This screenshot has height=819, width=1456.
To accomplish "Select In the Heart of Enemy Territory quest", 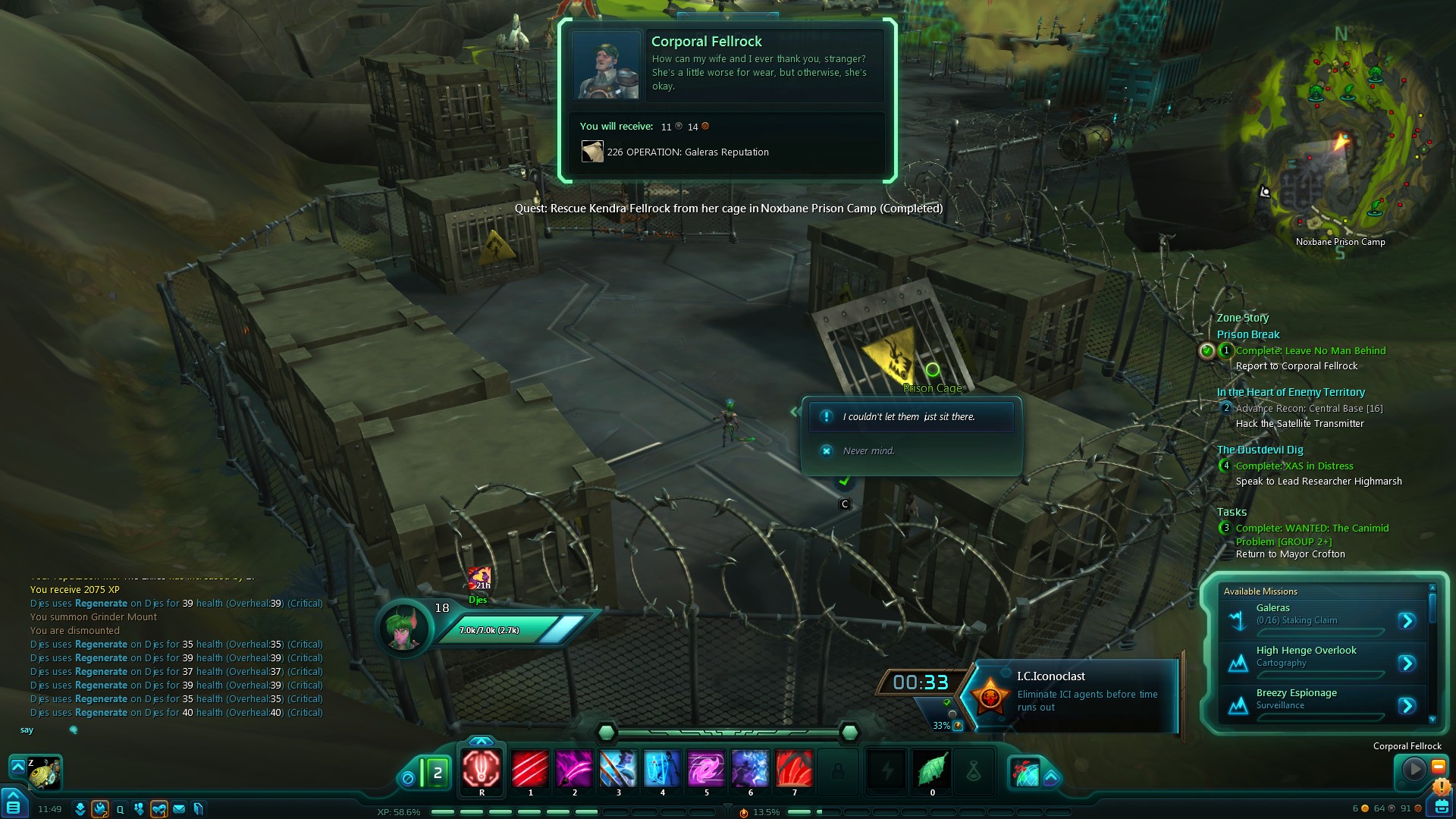I will [1291, 392].
